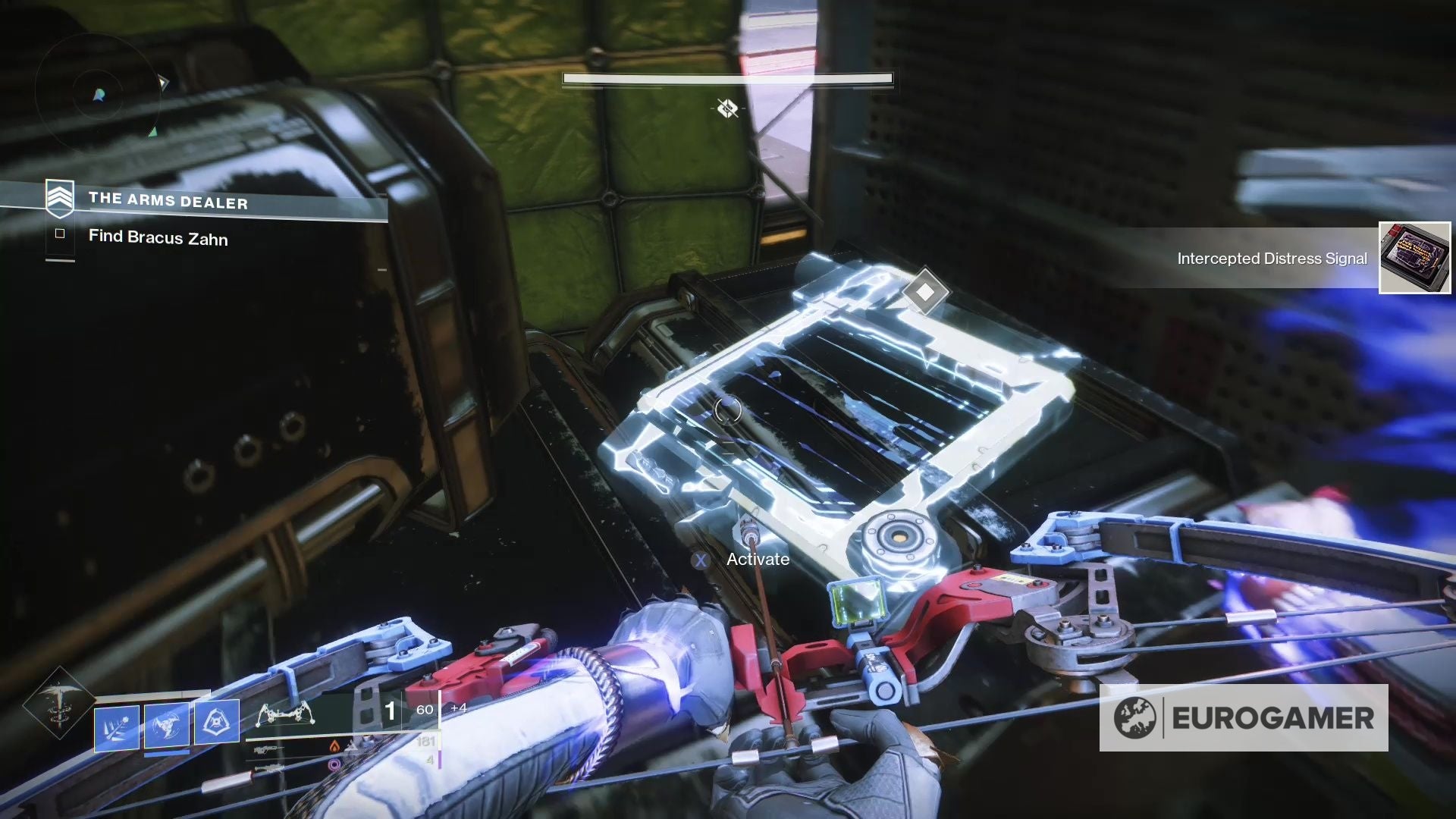Screen dimensions: 1456x819
Task: Click the boss health bar at the top
Action: click(726, 78)
